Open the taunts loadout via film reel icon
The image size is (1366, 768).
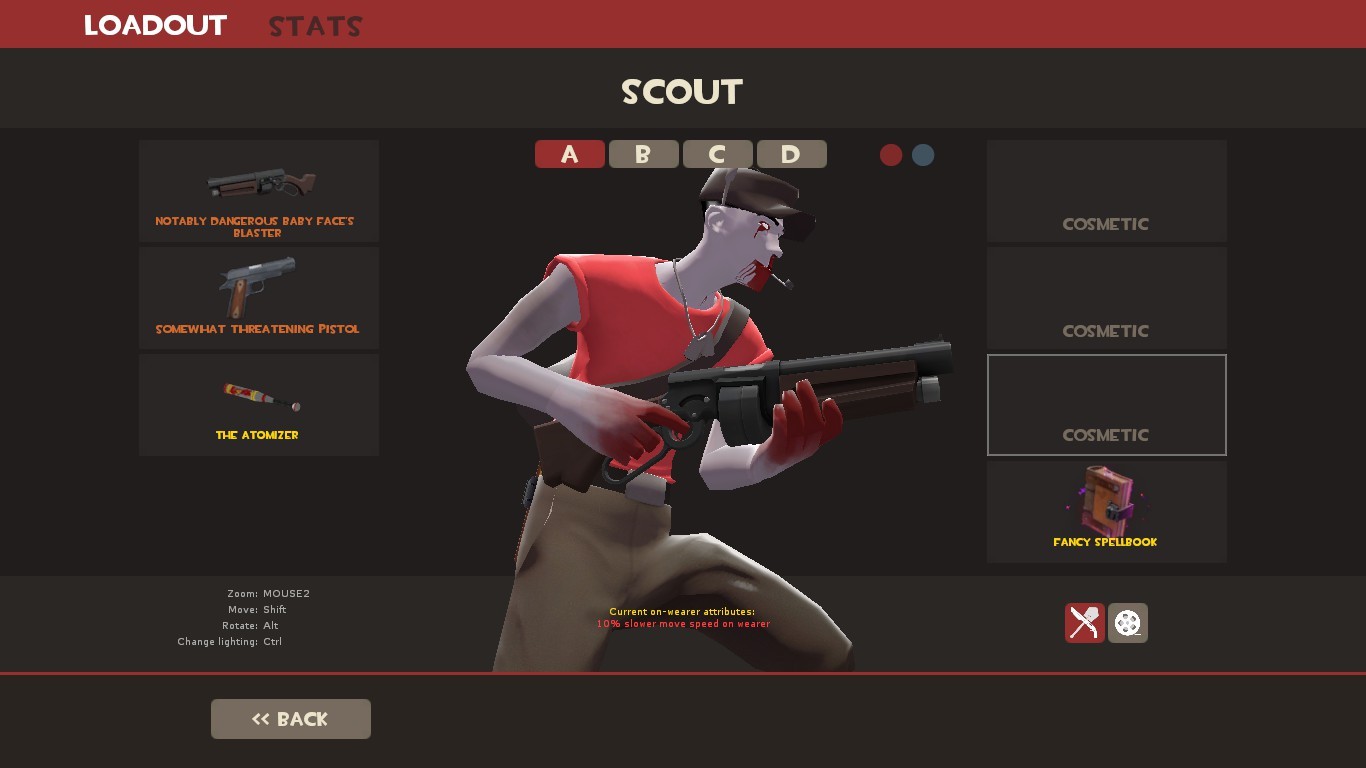(1127, 622)
